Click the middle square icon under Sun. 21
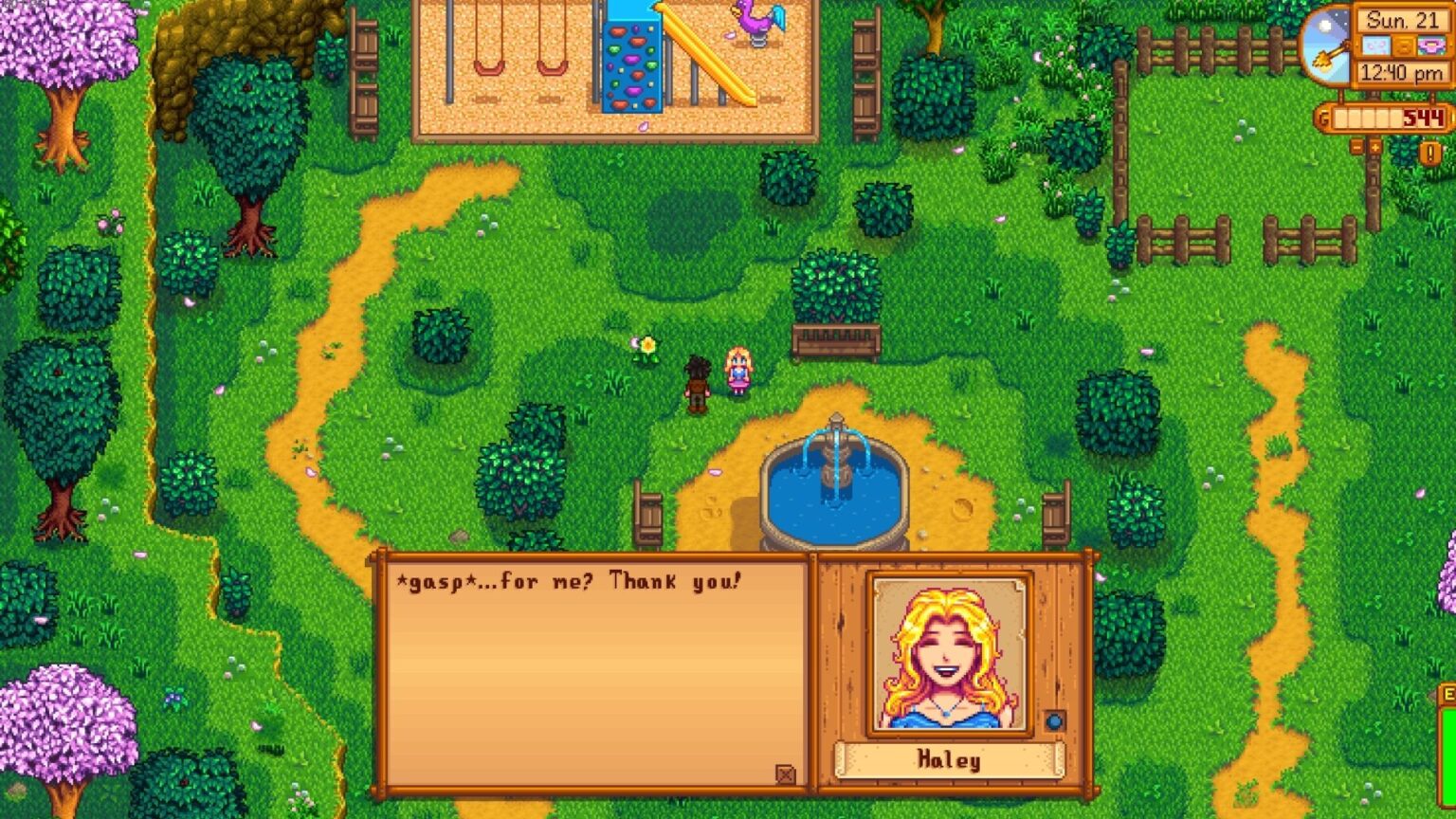The image size is (1456, 819). coord(1403,45)
